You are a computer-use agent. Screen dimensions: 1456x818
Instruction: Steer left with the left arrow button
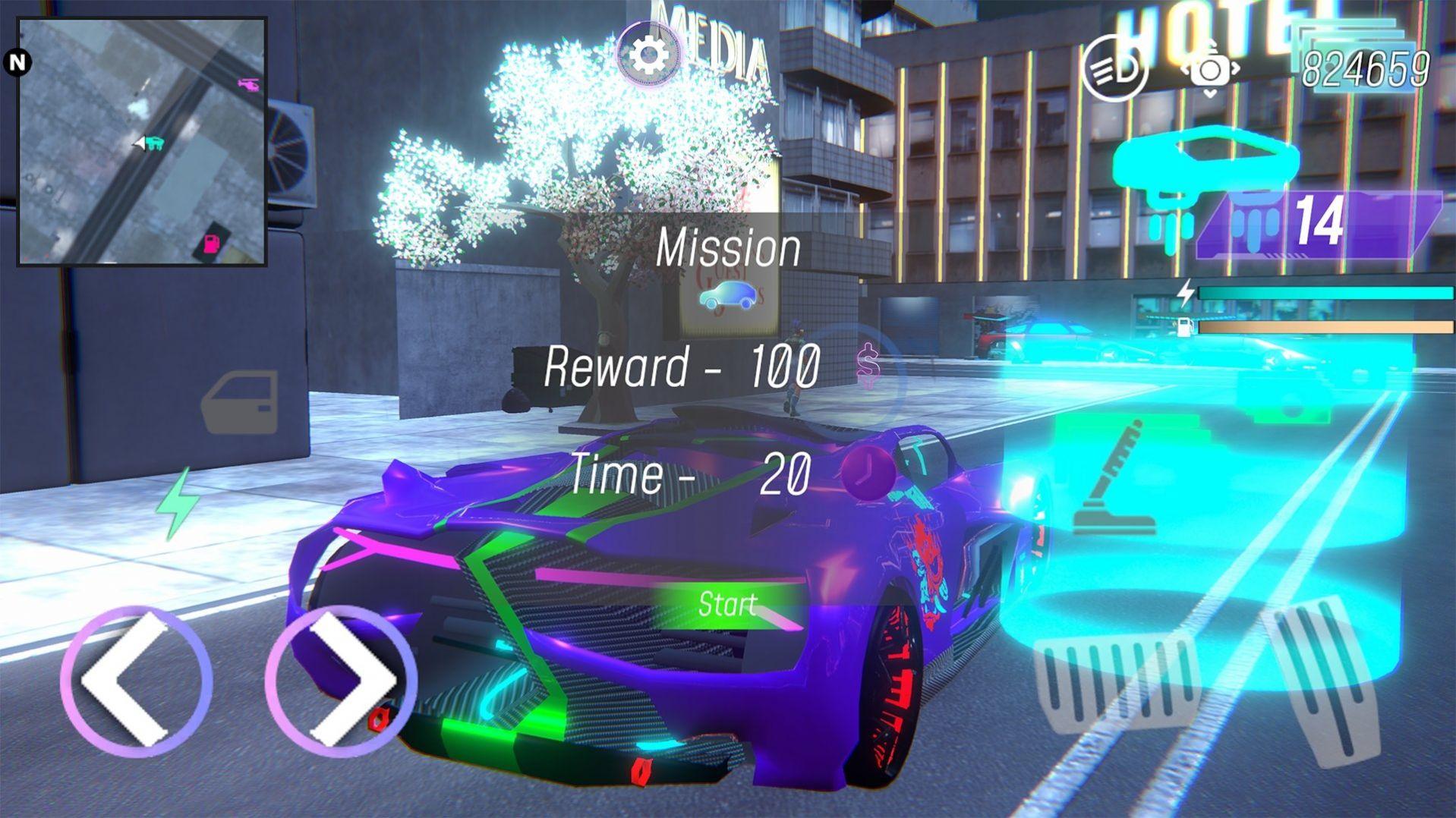click(x=135, y=681)
